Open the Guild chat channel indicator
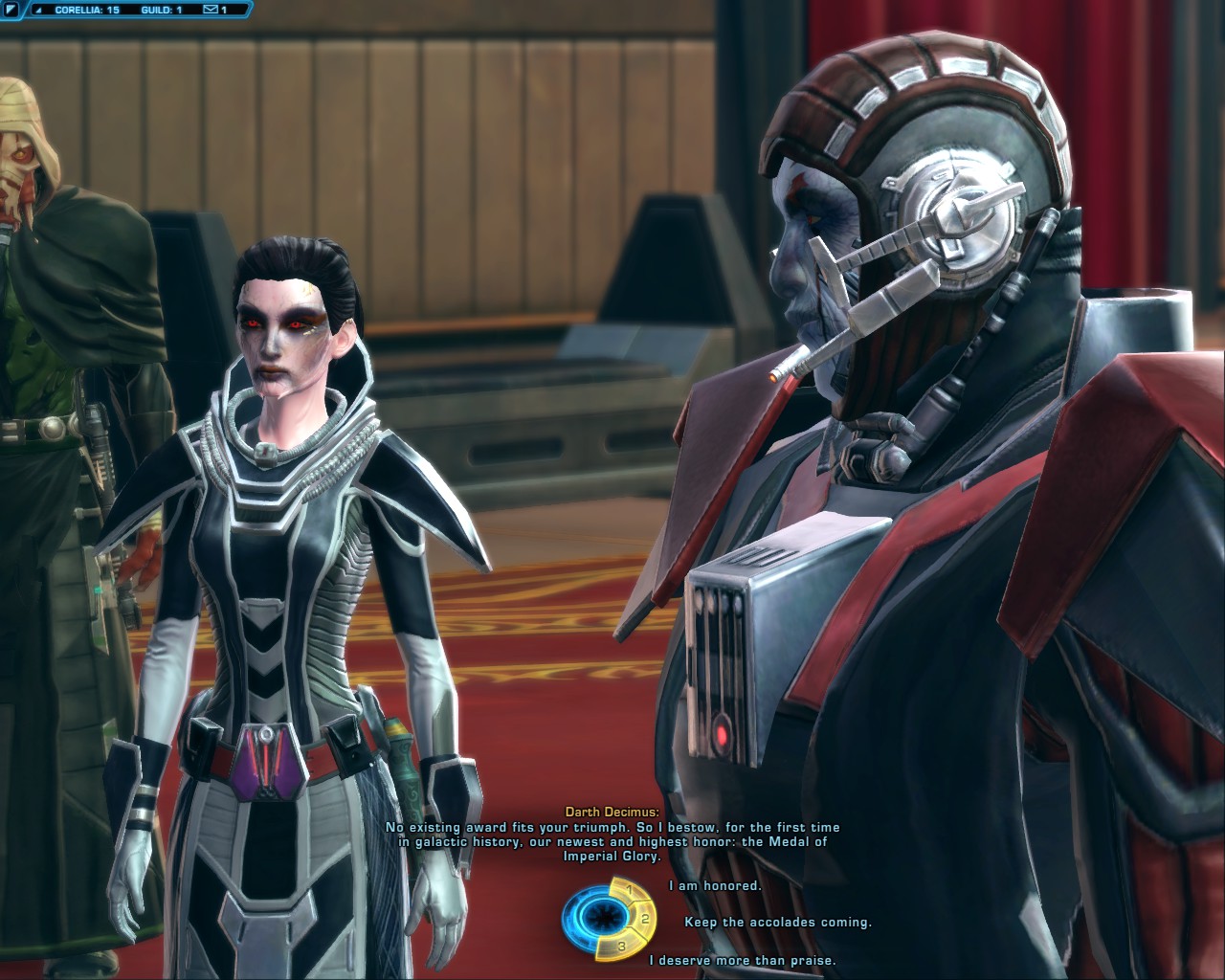Screen dimensions: 1225x980 161,10
